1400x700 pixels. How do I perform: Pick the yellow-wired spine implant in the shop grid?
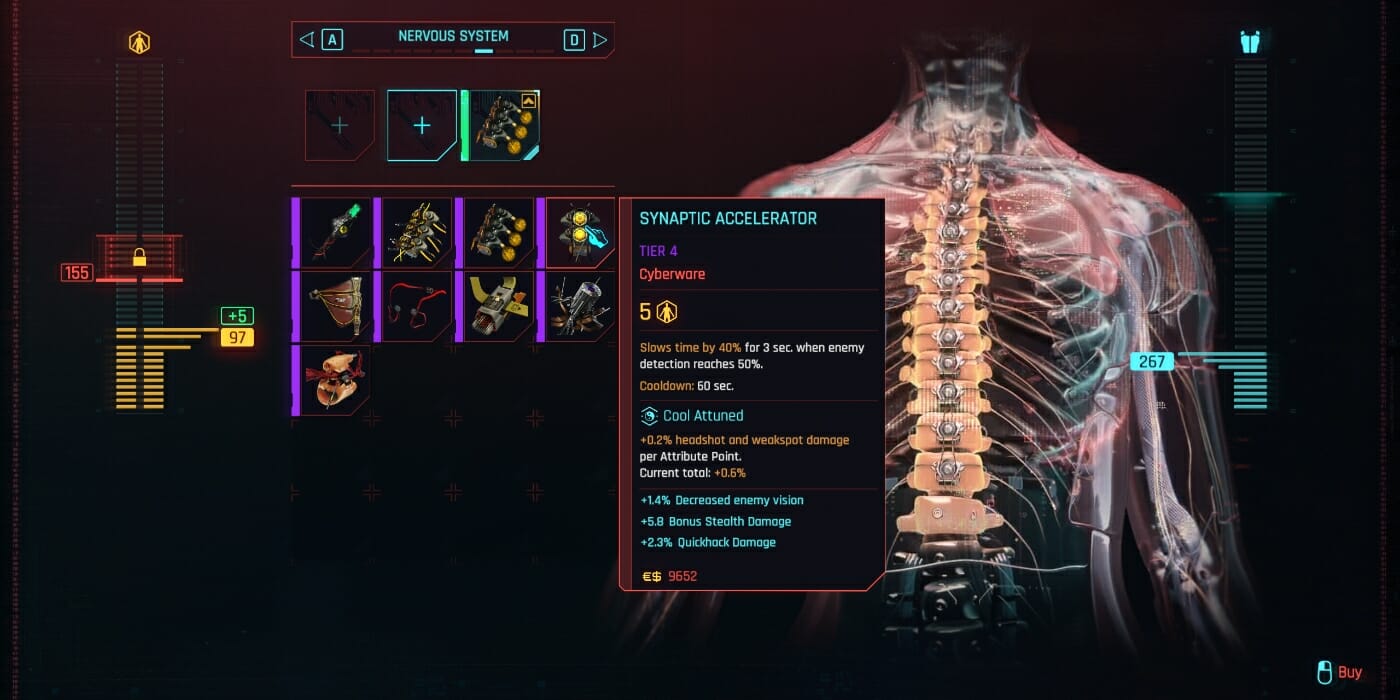tap(417, 232)
